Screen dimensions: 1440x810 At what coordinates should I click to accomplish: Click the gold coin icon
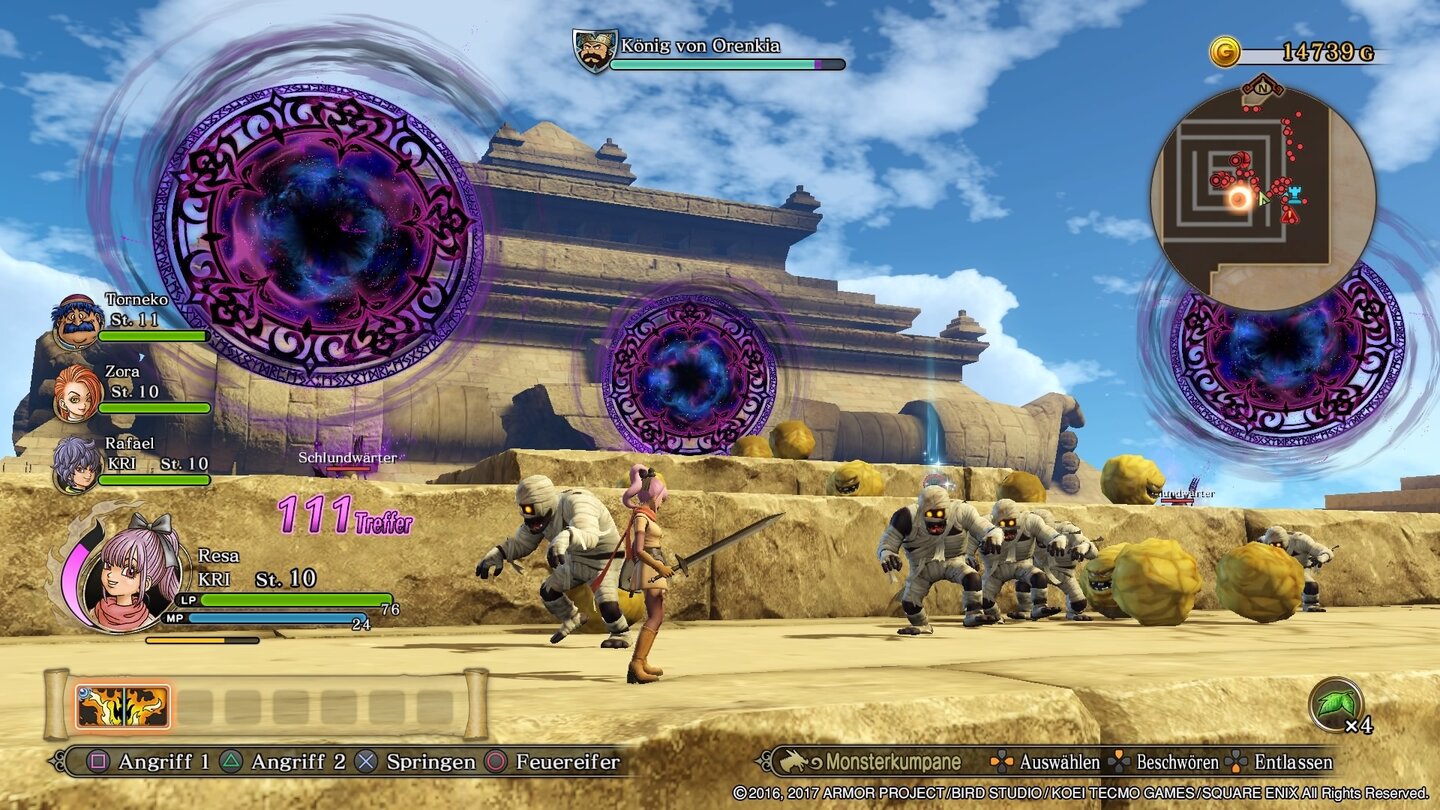[1224, 52]
